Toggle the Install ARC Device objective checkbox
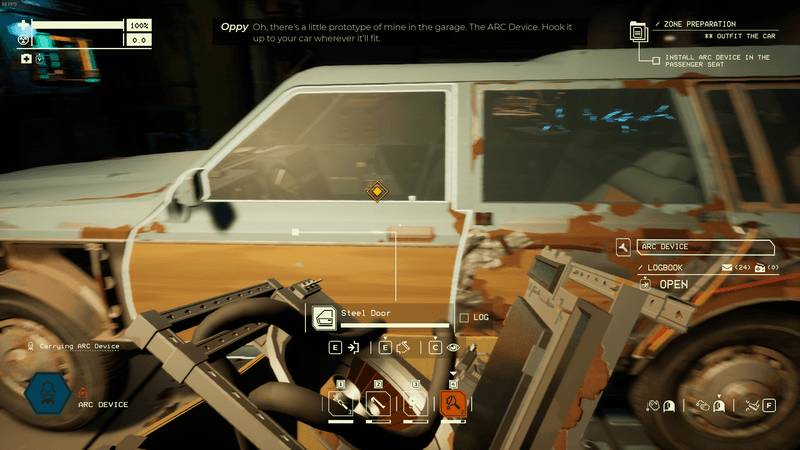The height and width of the screenshot is (450, 800). coord(656,60)
